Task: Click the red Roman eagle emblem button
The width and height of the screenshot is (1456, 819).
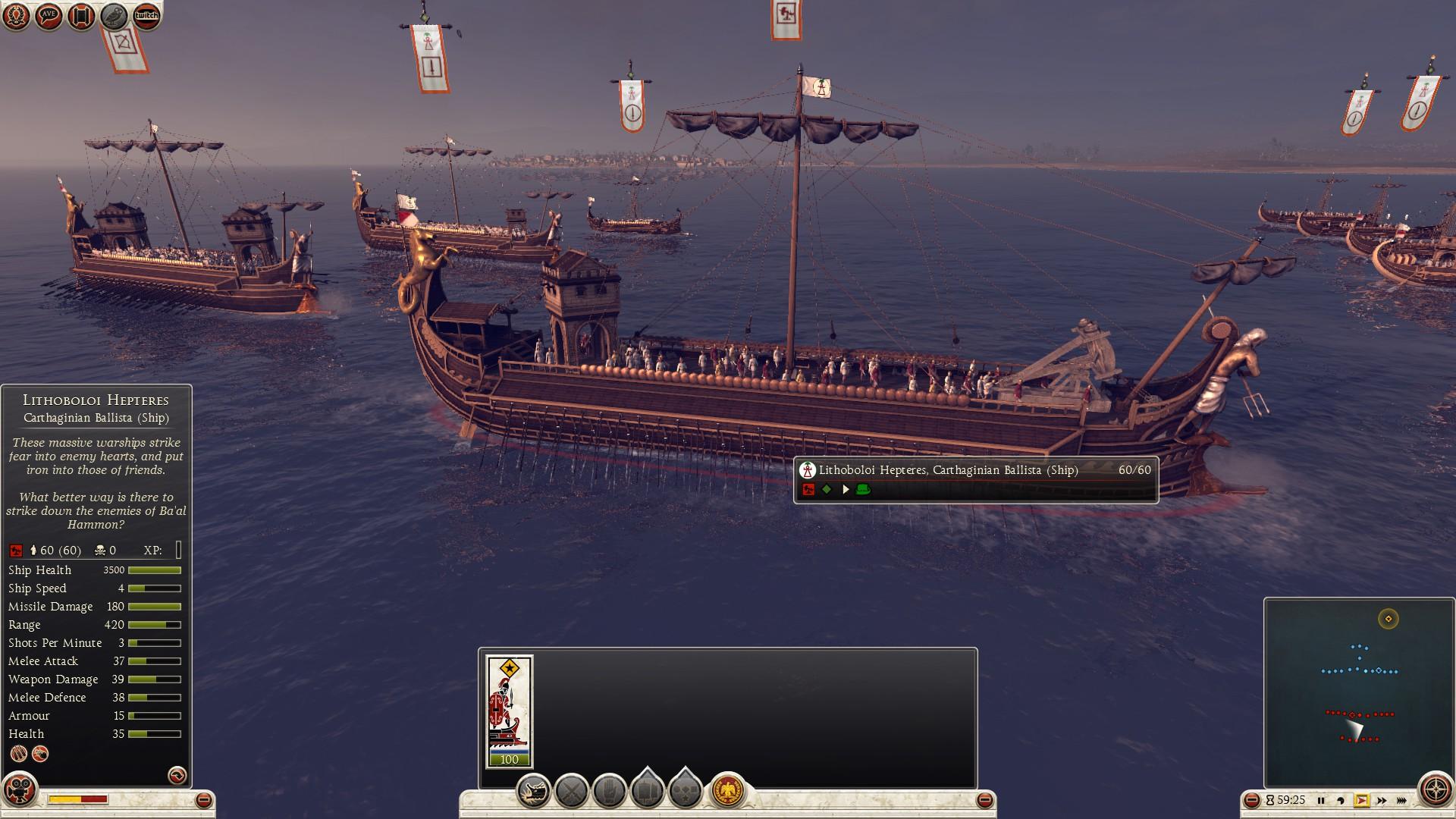Action: (728, 791)
